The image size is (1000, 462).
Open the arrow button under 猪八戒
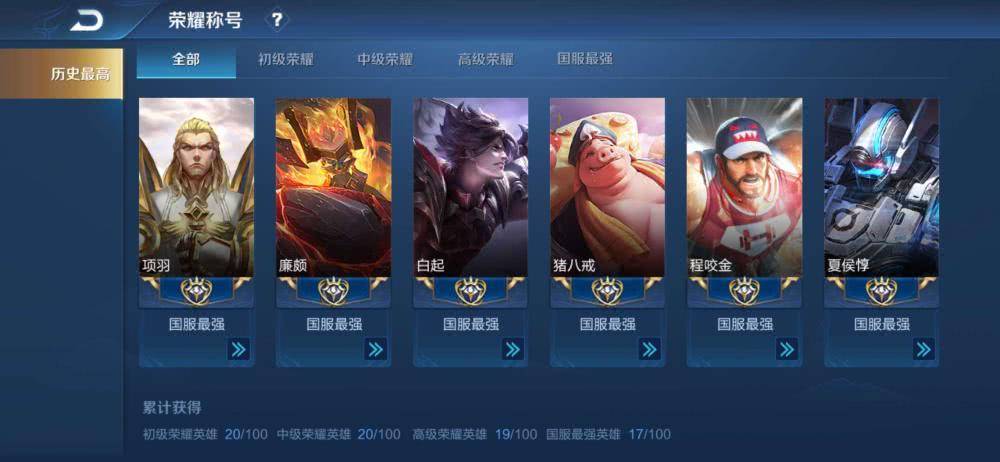[x=649, y=349]
